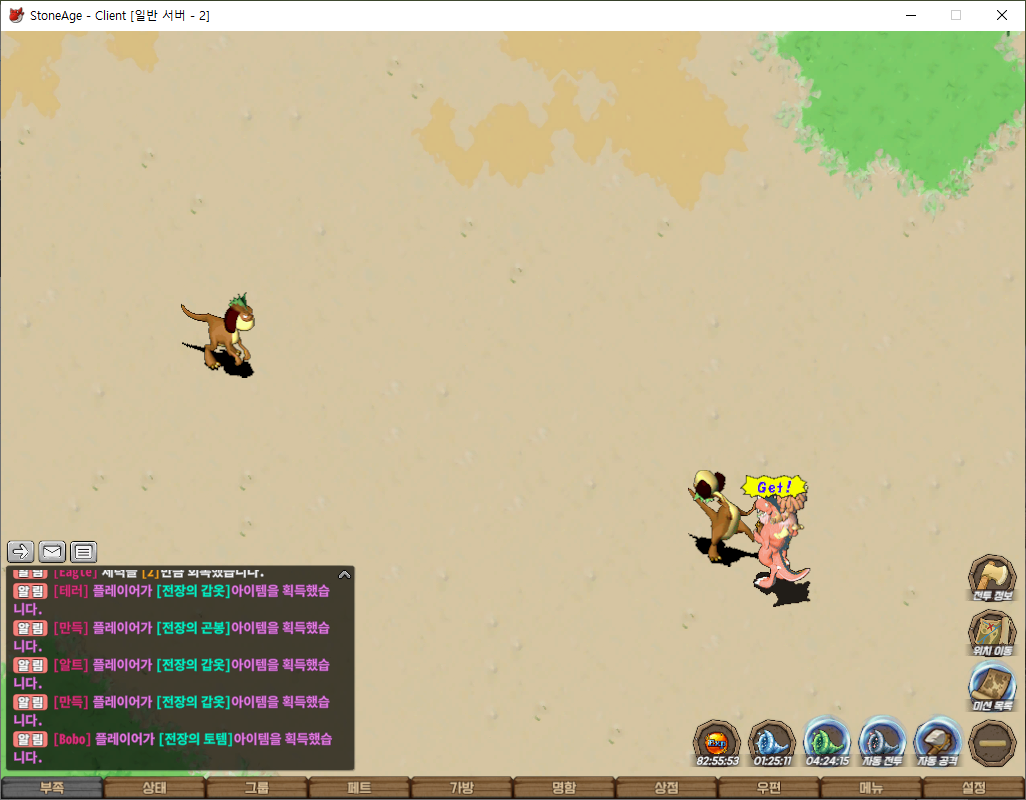Toggle 자동 전투 auto battle

point(882,743)
